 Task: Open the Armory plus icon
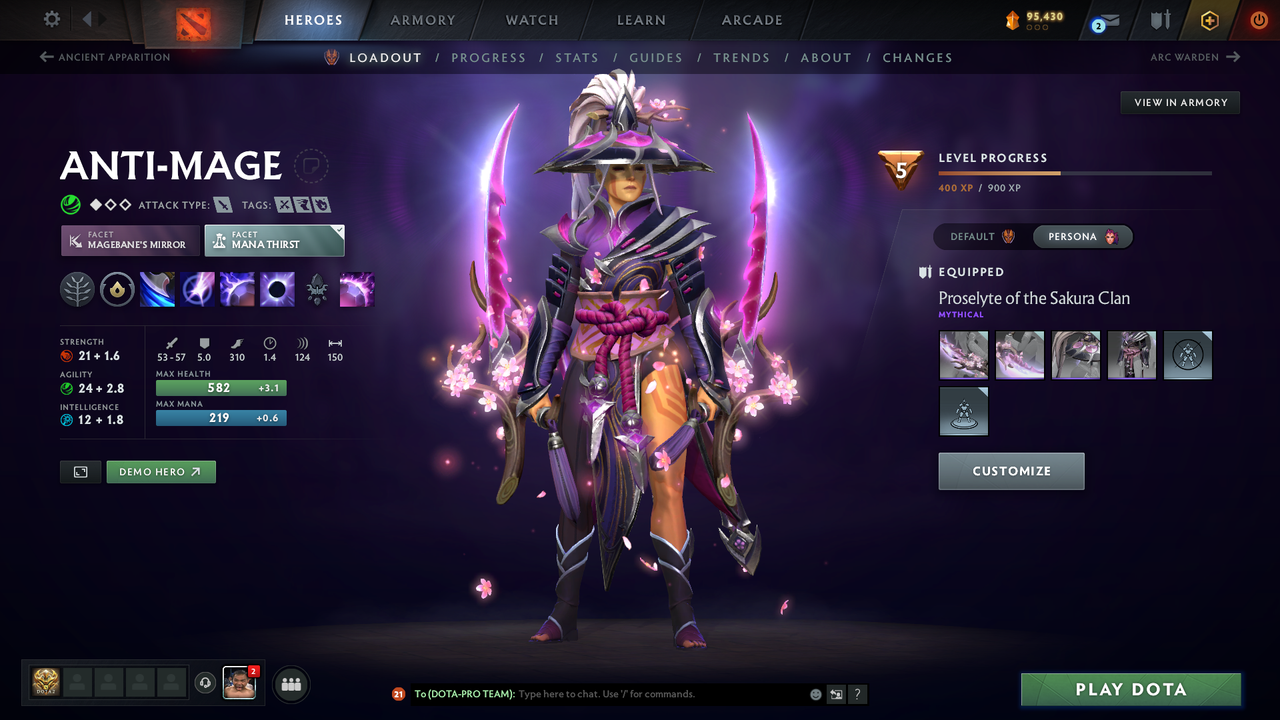click(x=1209, y=19)
